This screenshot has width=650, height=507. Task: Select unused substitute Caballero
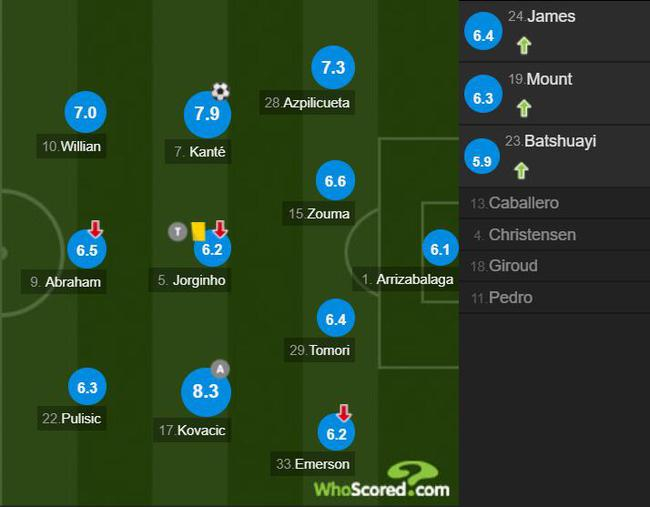[x=554, y=203]
